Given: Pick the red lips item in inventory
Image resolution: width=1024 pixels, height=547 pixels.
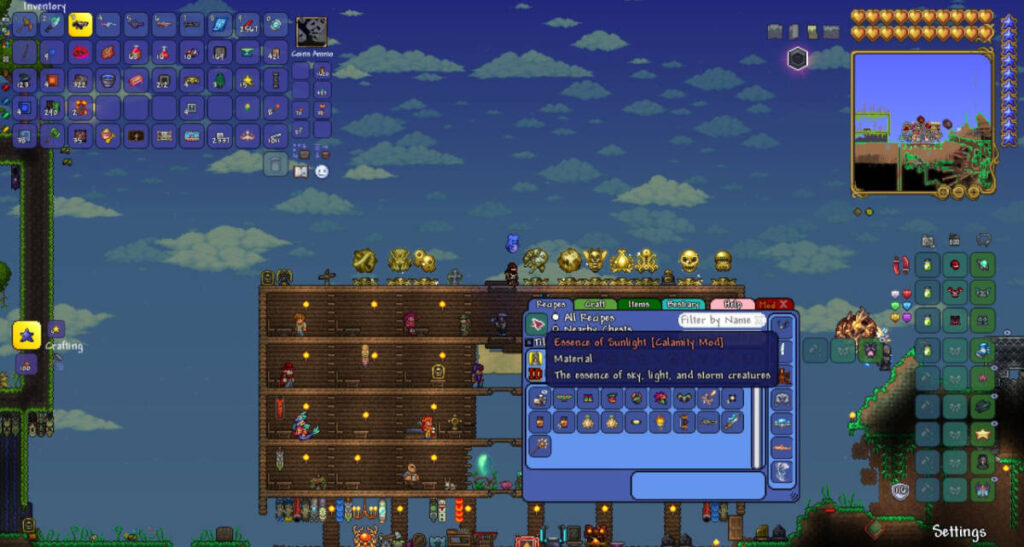Looking at the screenshot, I should pos(80,52).
